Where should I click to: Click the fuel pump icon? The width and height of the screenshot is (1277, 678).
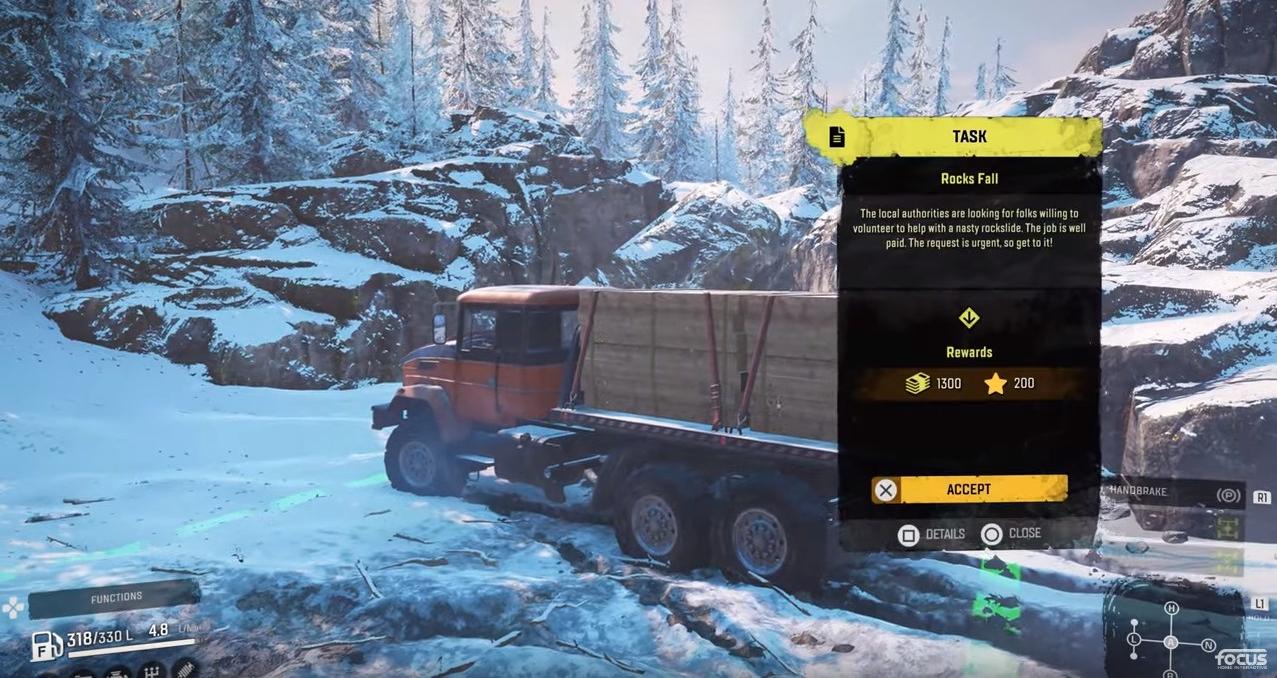coord(45,645)
